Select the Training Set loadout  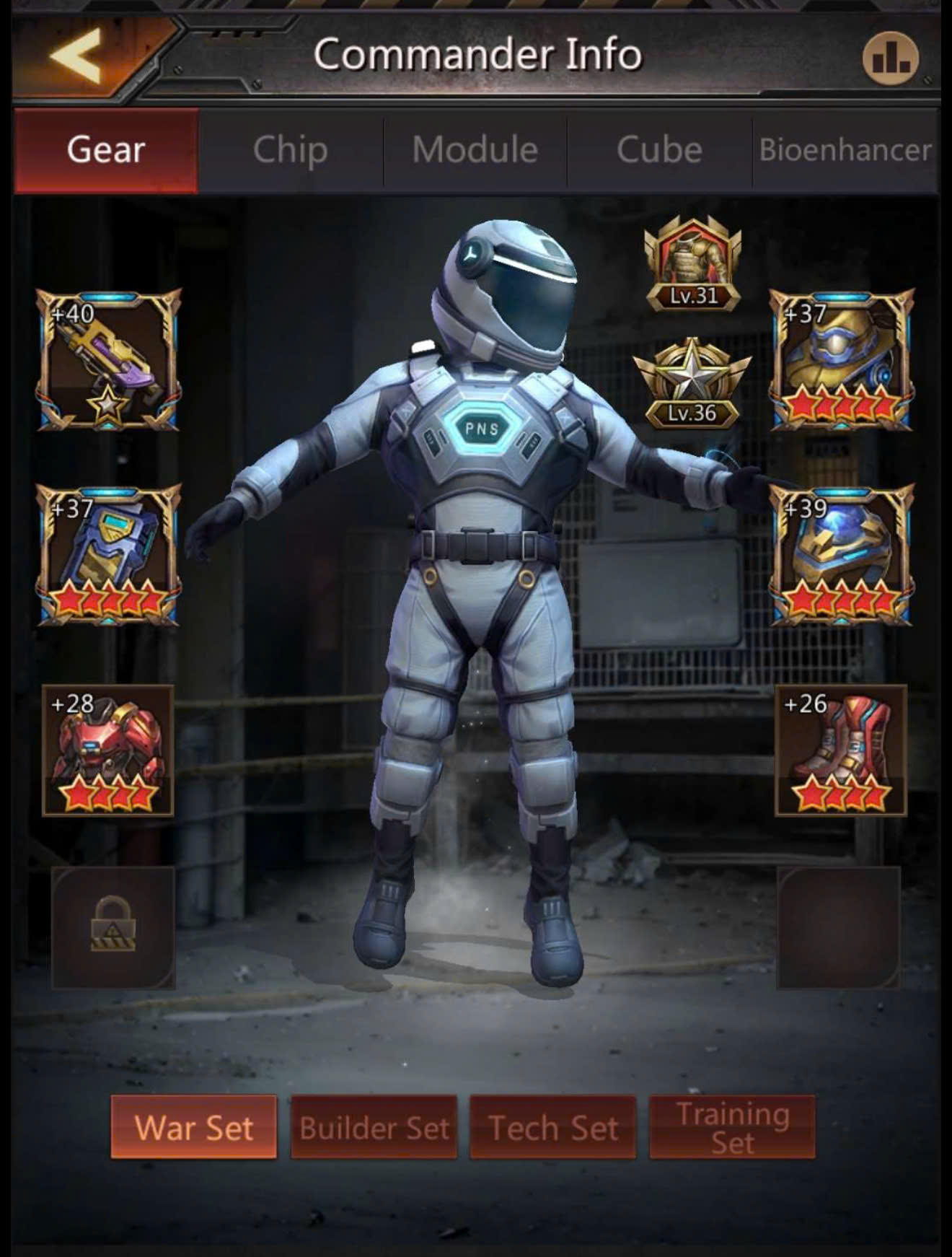(732, 1127)
